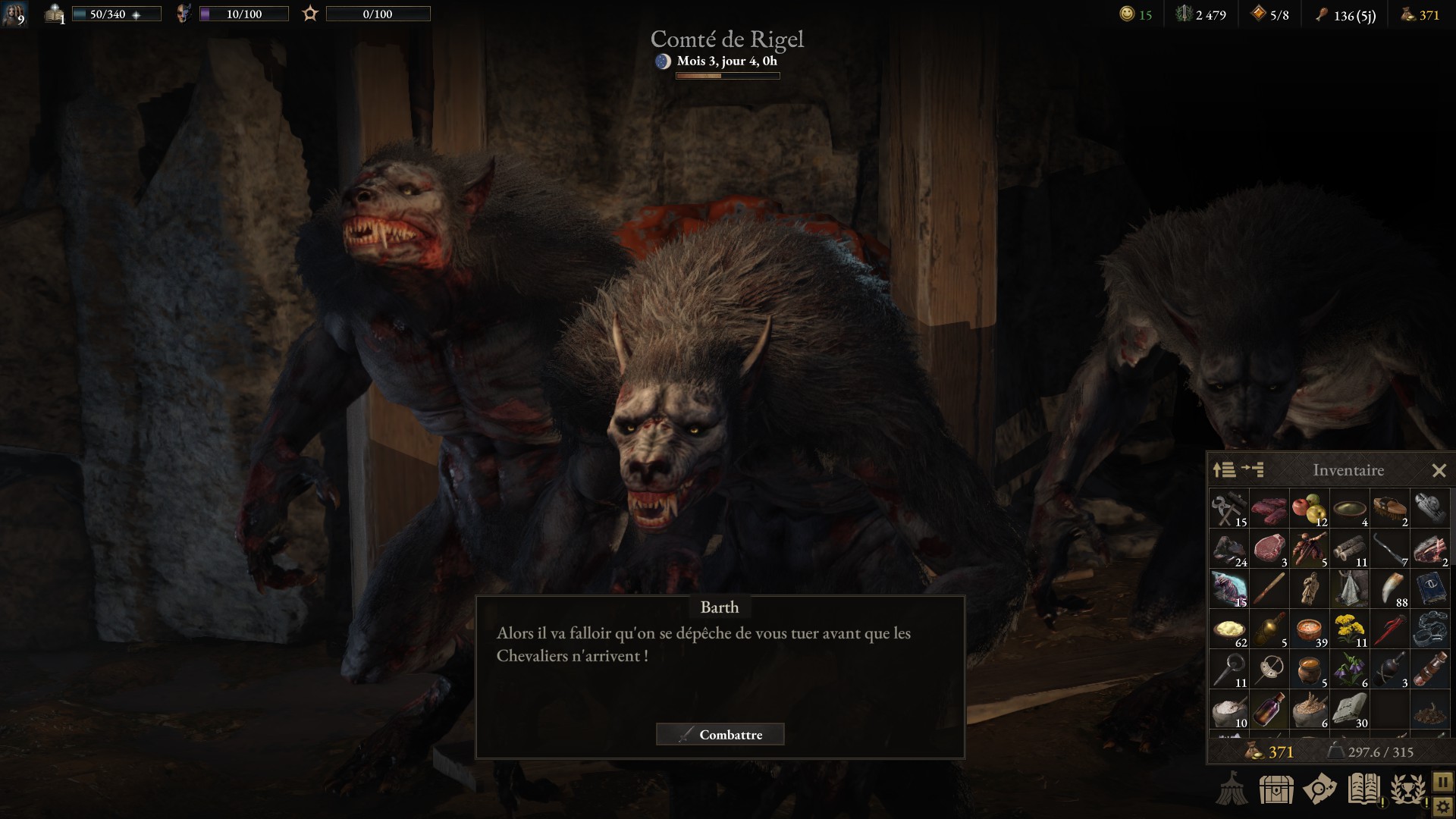The width and height of the screenshot is (1456, 819).
Task: Choose the purple bellflower herb slot
Action: coord(1349,670)
